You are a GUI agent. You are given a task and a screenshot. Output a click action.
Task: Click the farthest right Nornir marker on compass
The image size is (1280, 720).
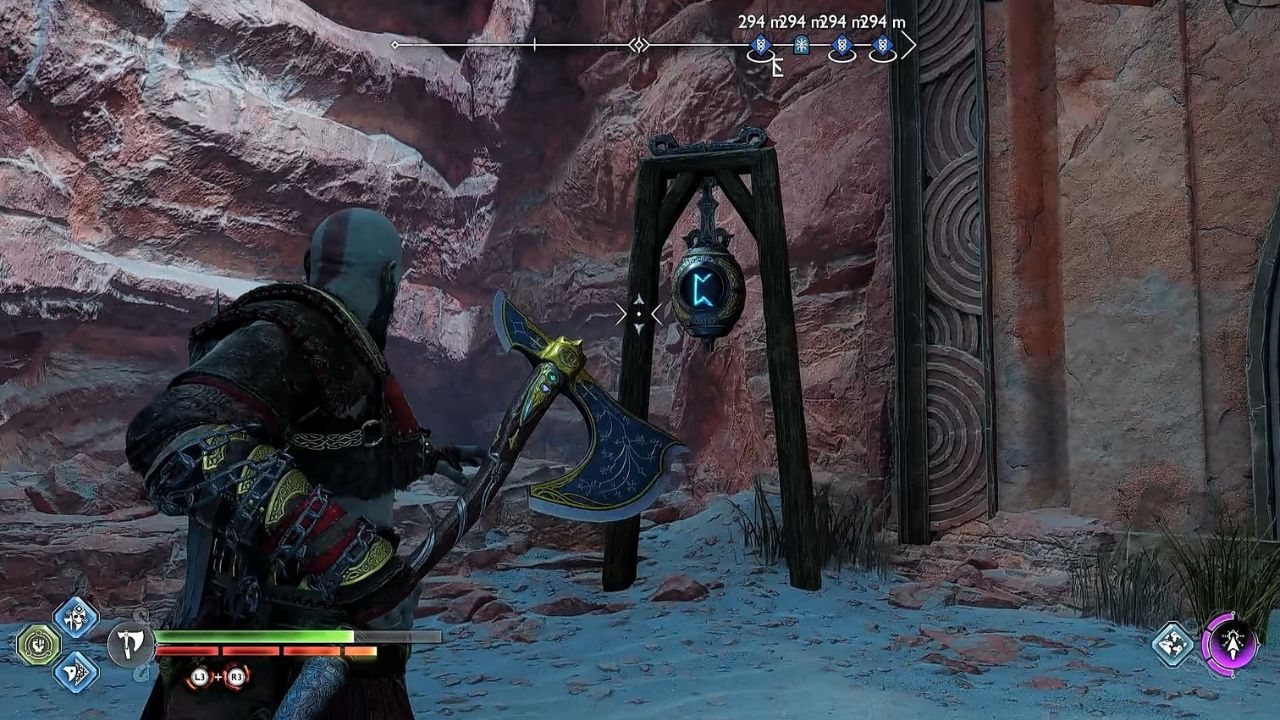pyautogui.click(x=883, y=45)
